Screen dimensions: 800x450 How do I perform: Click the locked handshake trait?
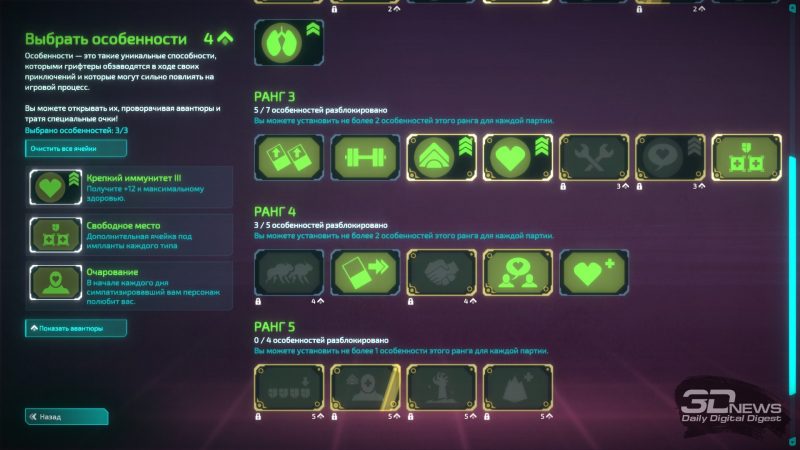click(441, 272)
